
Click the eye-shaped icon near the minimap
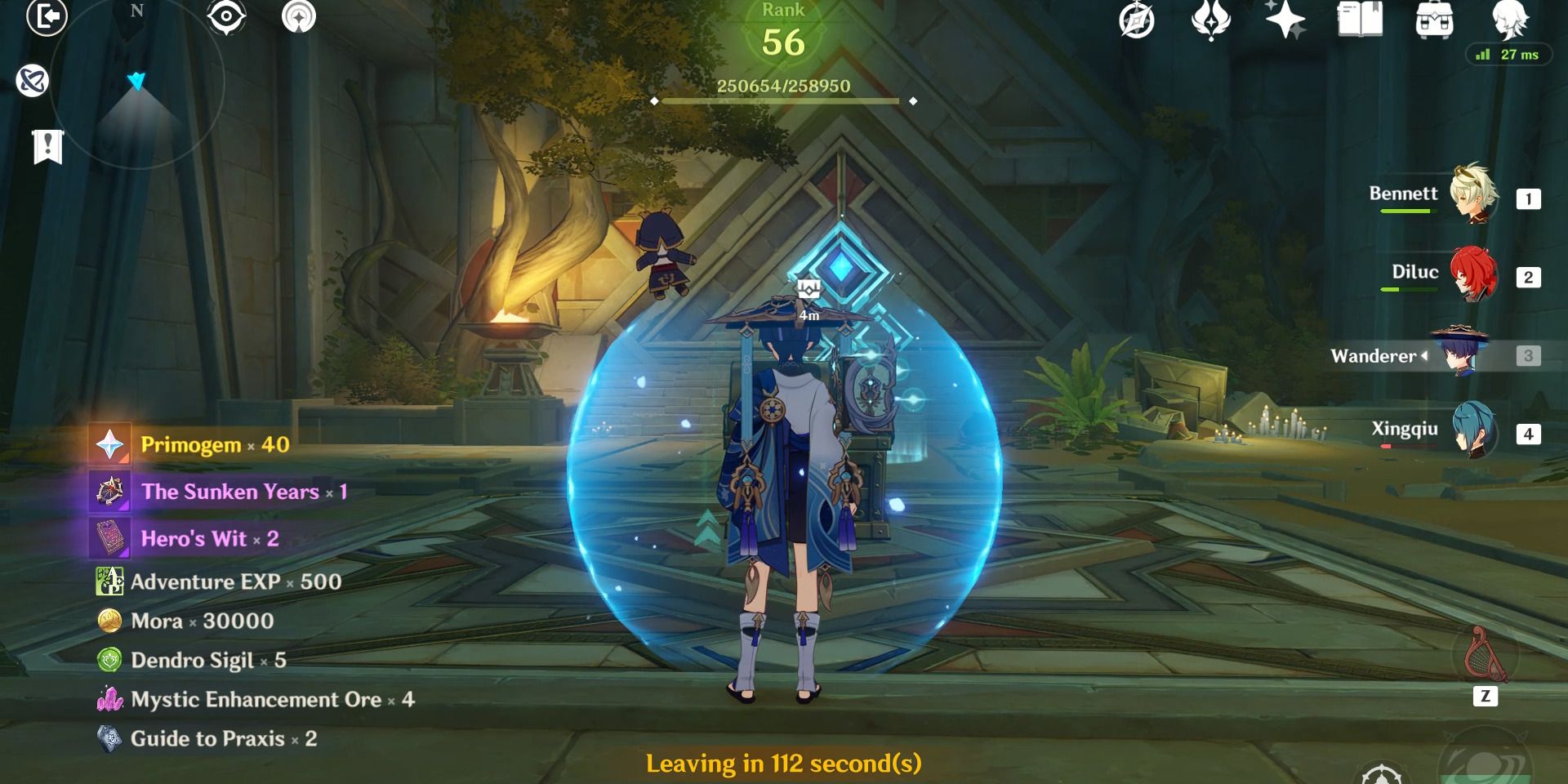tap(226, 17)
